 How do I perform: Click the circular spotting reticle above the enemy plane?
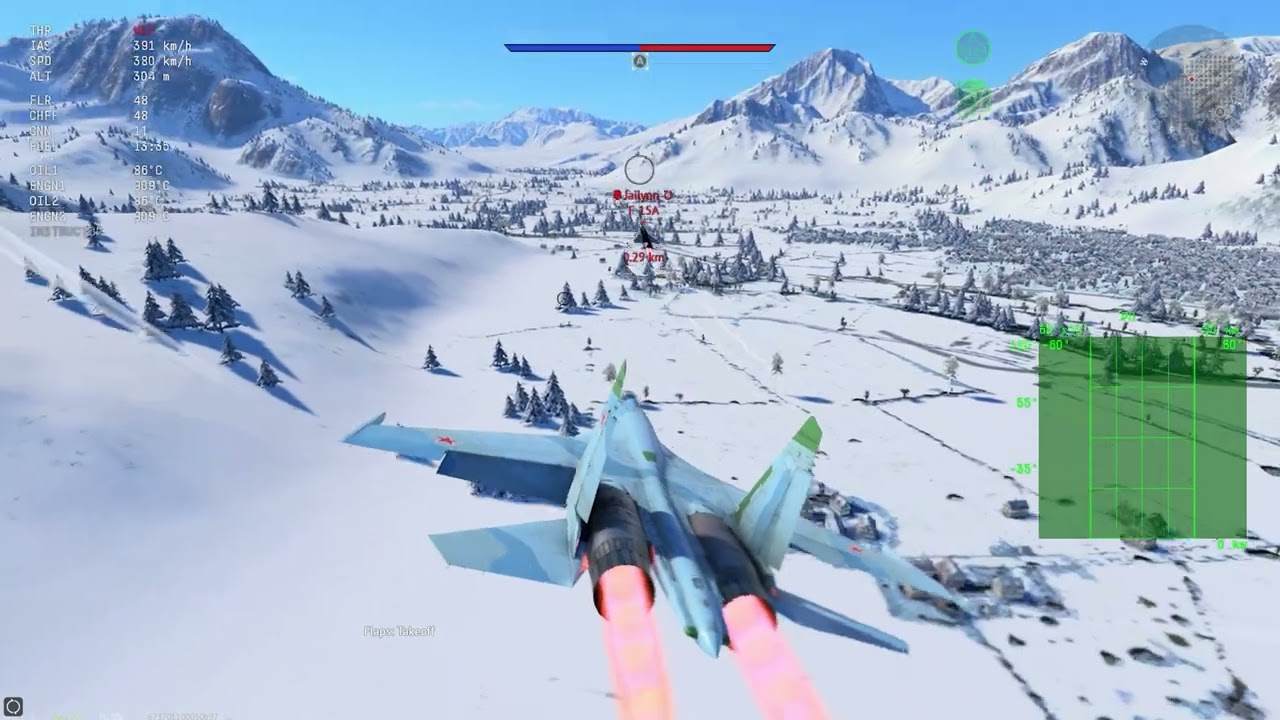[x=640, y=167]
